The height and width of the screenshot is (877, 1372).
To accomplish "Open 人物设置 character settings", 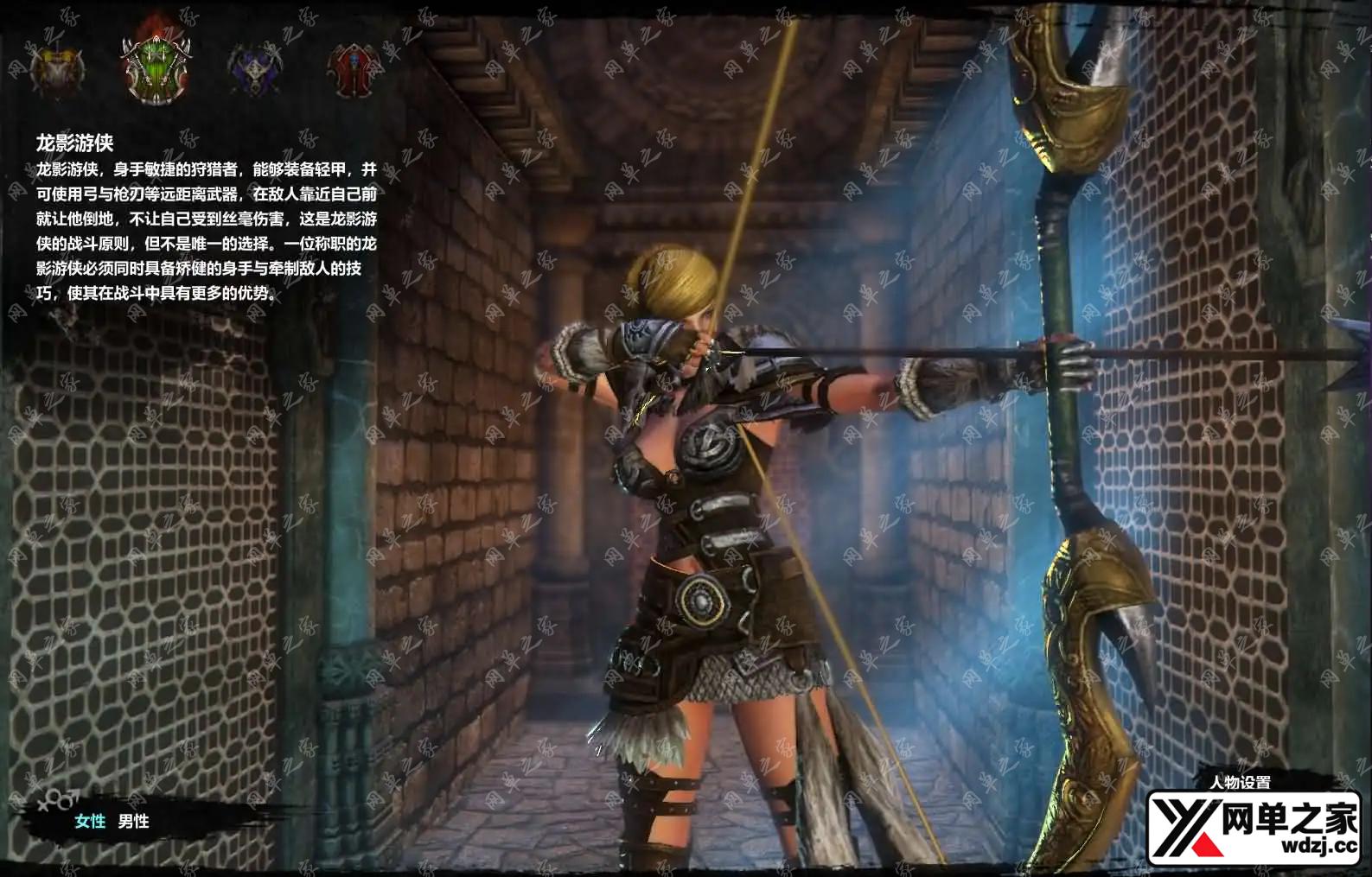I will pyautogui.click(x=1241, y=782).
